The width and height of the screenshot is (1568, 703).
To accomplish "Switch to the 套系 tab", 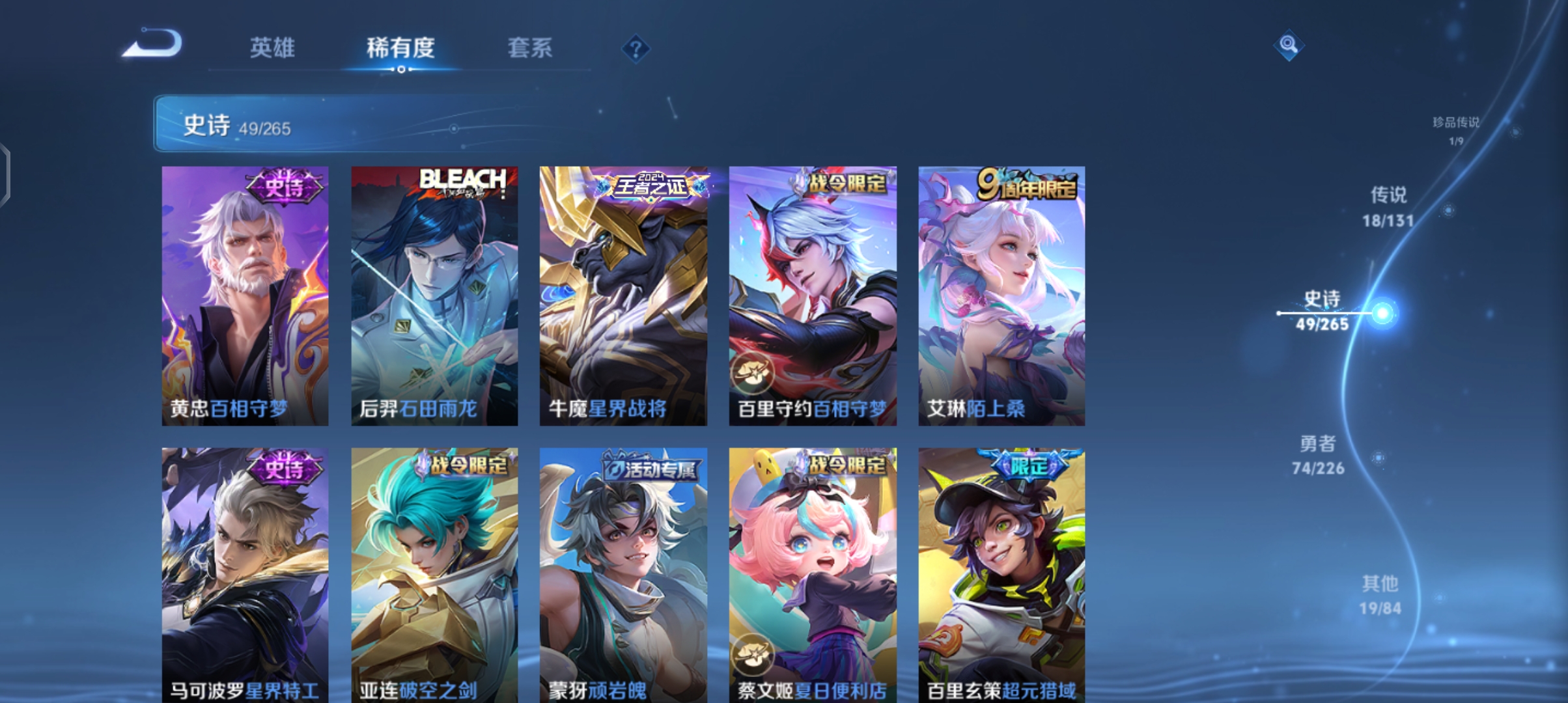I will 530,48.
